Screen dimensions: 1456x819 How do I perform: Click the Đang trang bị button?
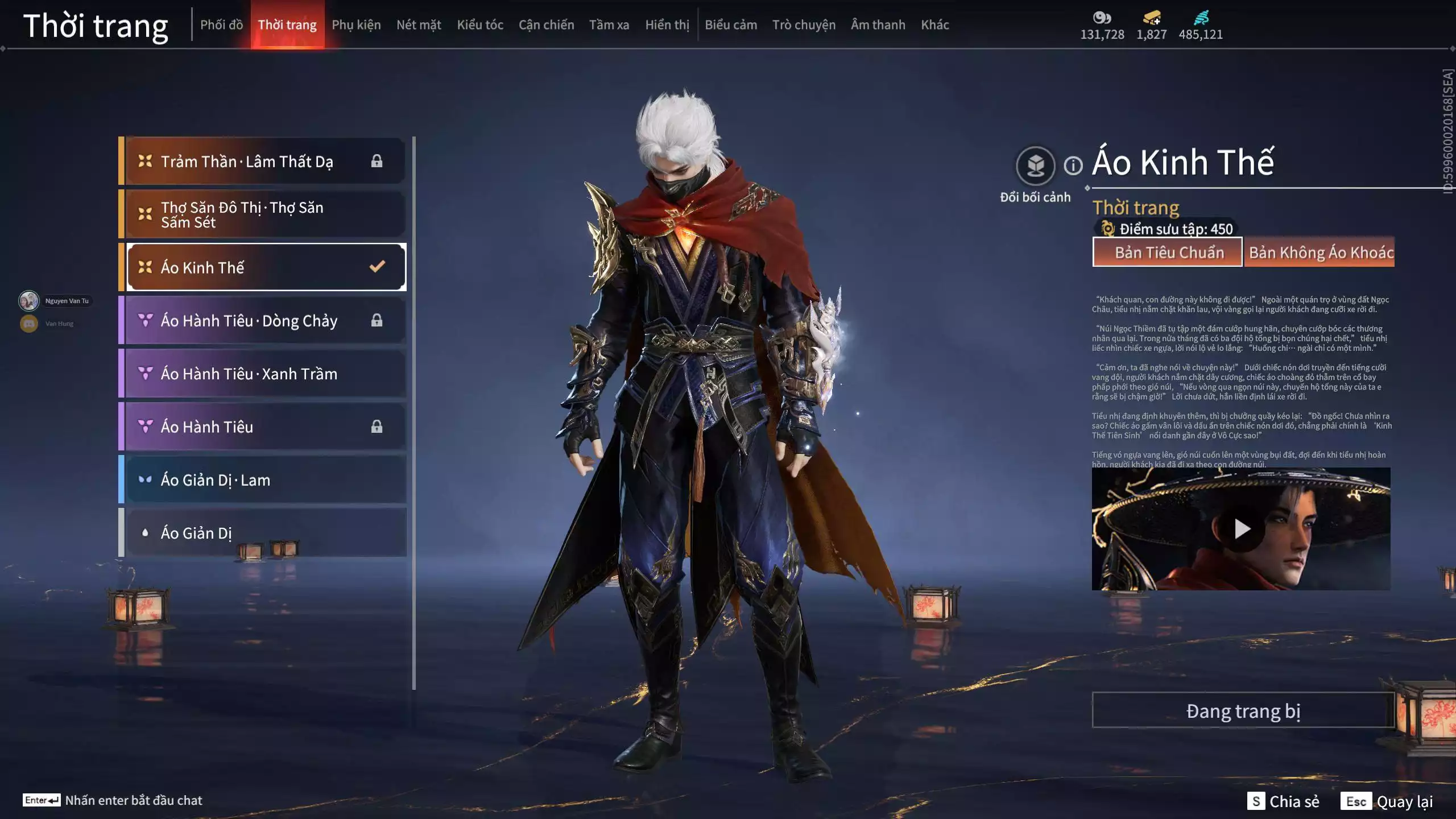(x=1243, y=711)
